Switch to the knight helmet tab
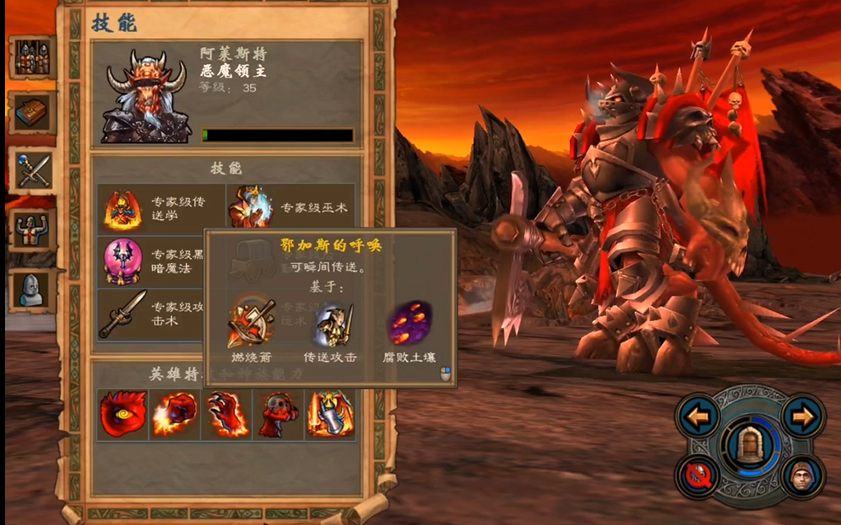This screenshot has height=525, width=841. click(32, 289)
